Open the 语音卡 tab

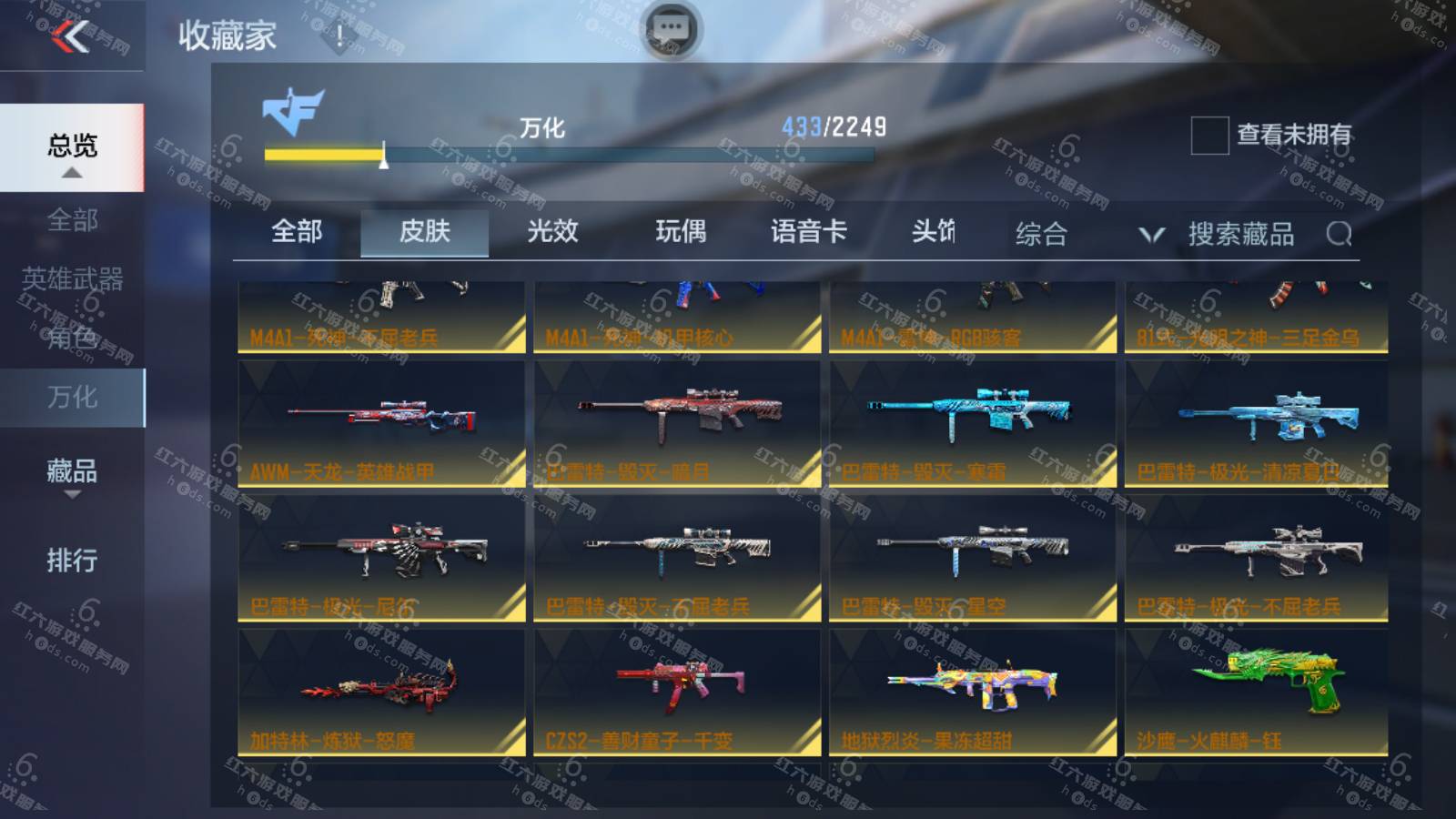(x=808, y=232)
